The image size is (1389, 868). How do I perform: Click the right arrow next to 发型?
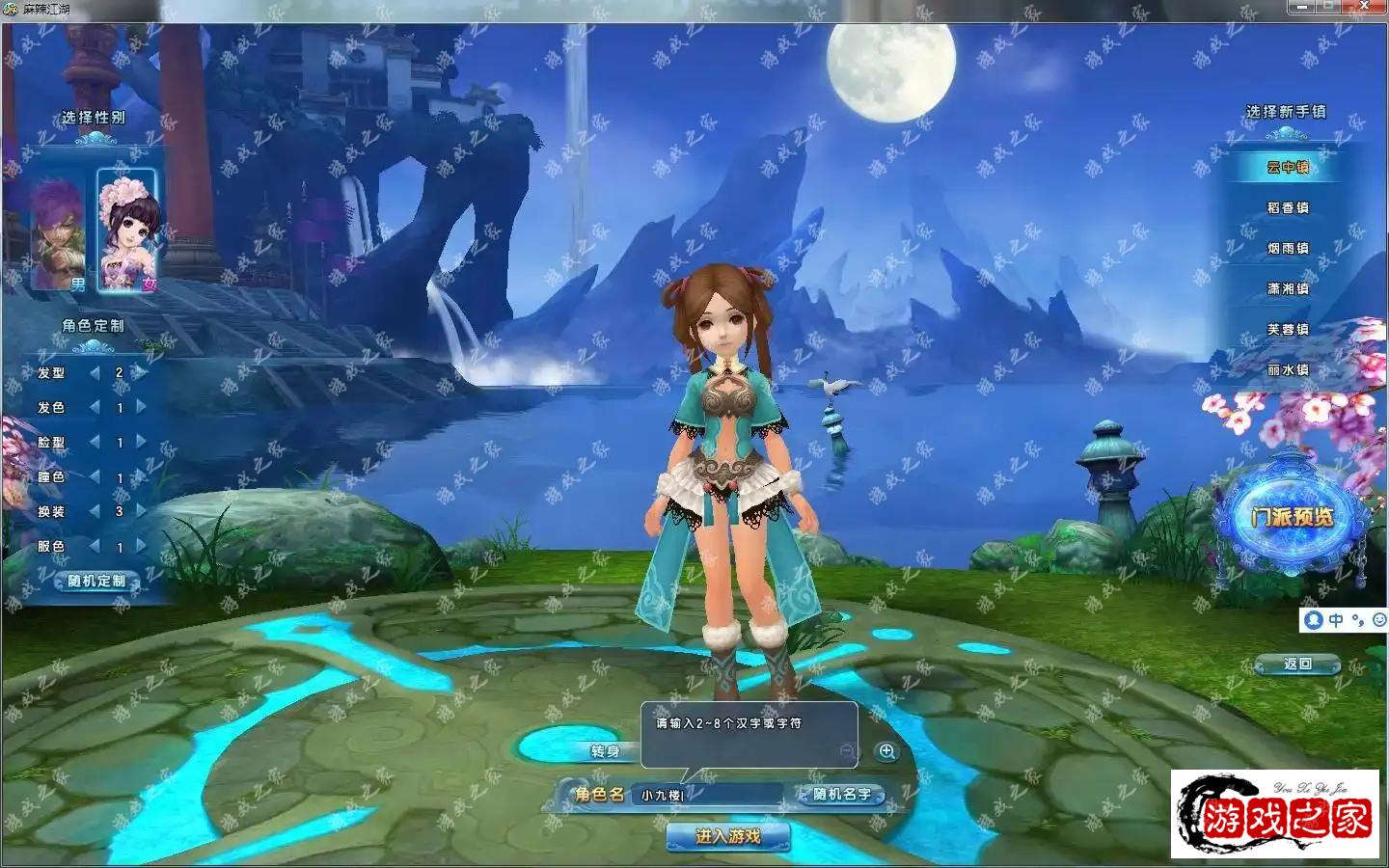pos(141,372)
